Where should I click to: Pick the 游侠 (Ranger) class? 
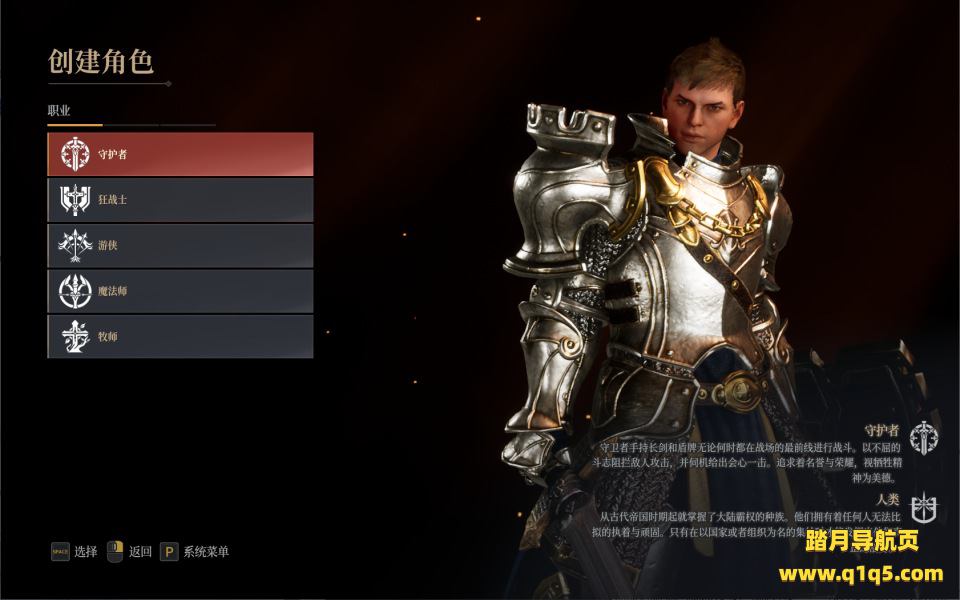(180, 245)
